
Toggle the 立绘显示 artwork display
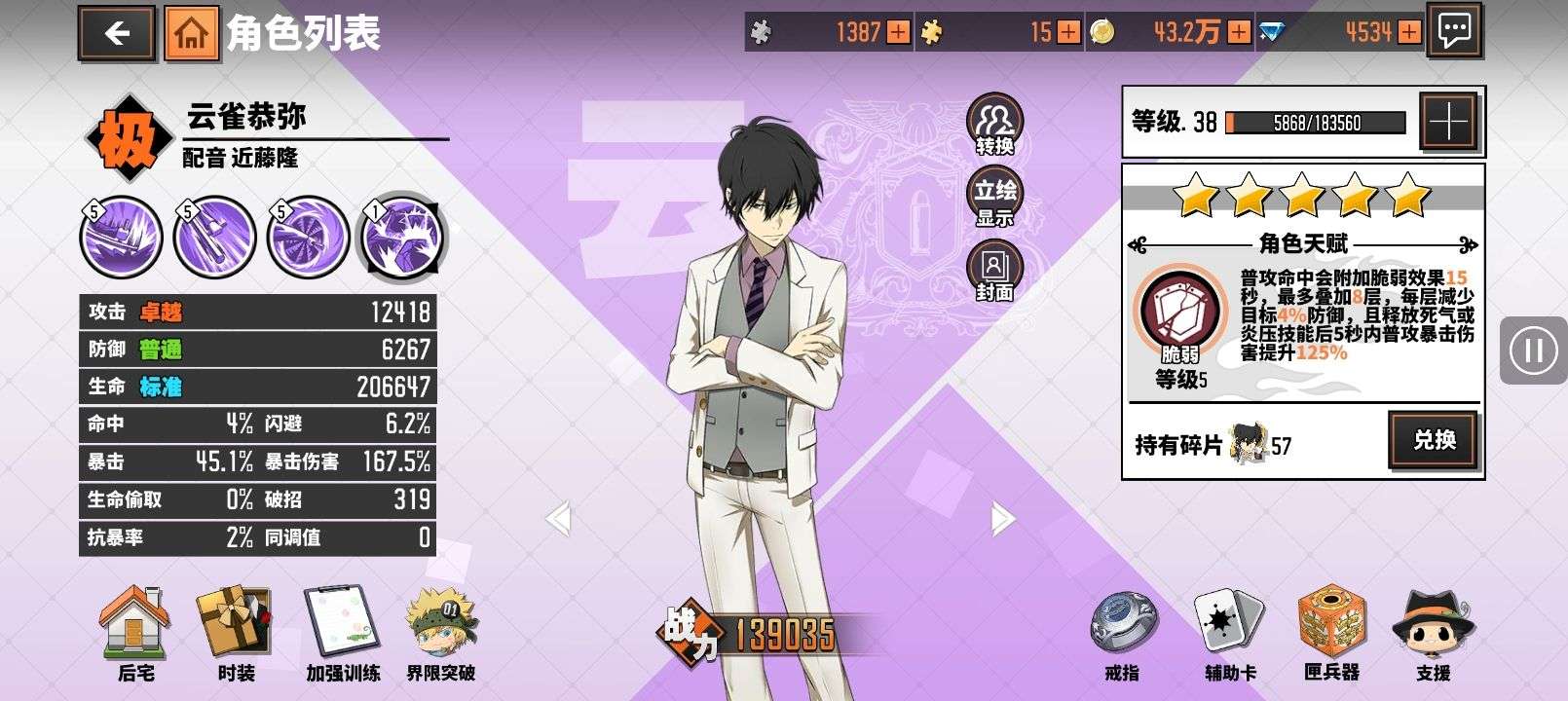(x=994, y=200)
